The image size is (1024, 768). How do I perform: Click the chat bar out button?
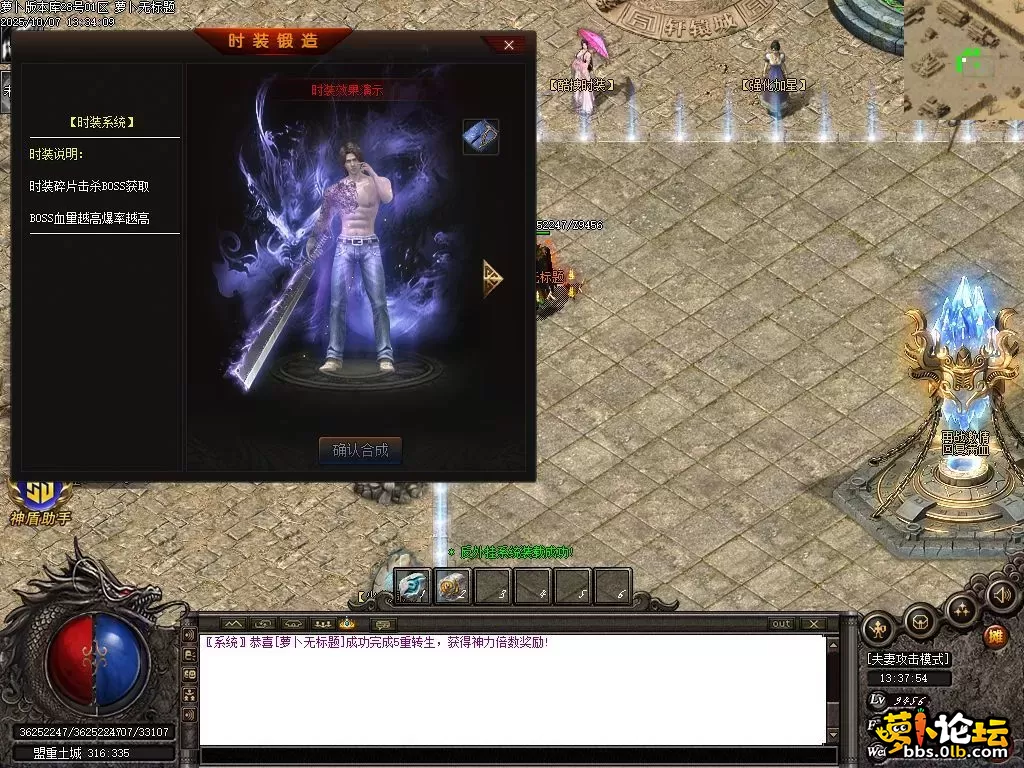tap(781, 624)
